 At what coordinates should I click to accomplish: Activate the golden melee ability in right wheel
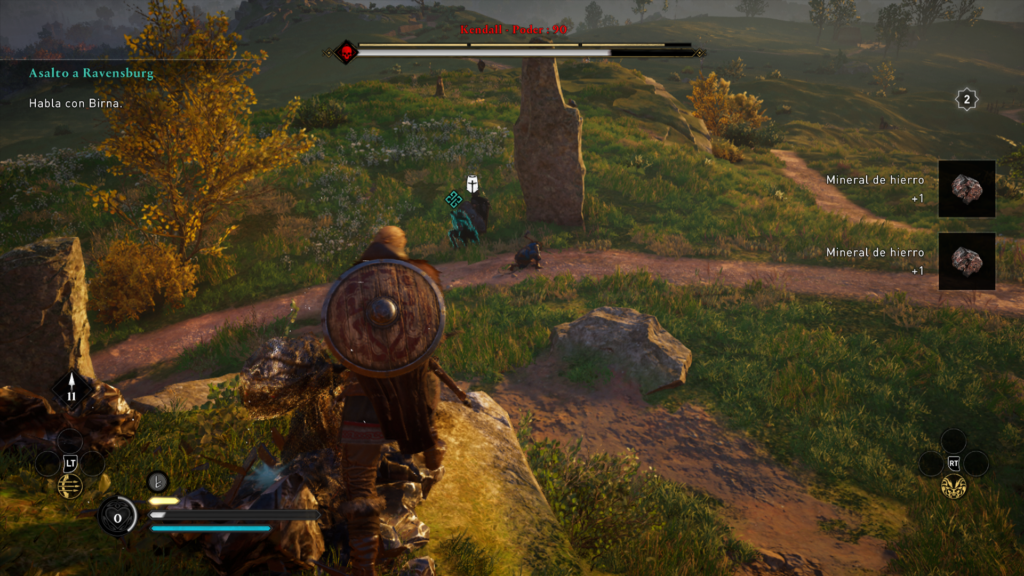953,486
